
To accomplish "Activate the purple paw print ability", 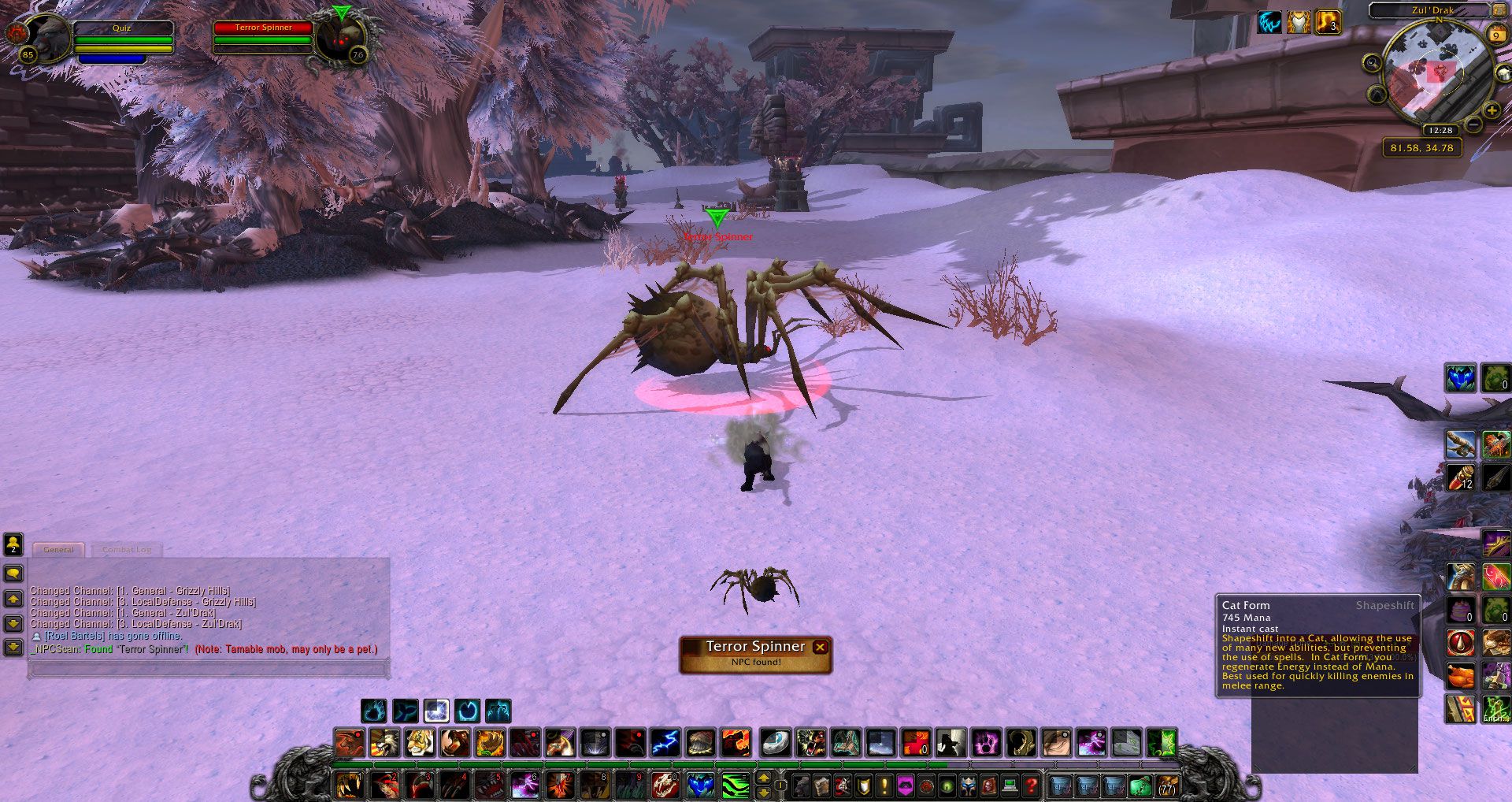I will click(986, 742).
